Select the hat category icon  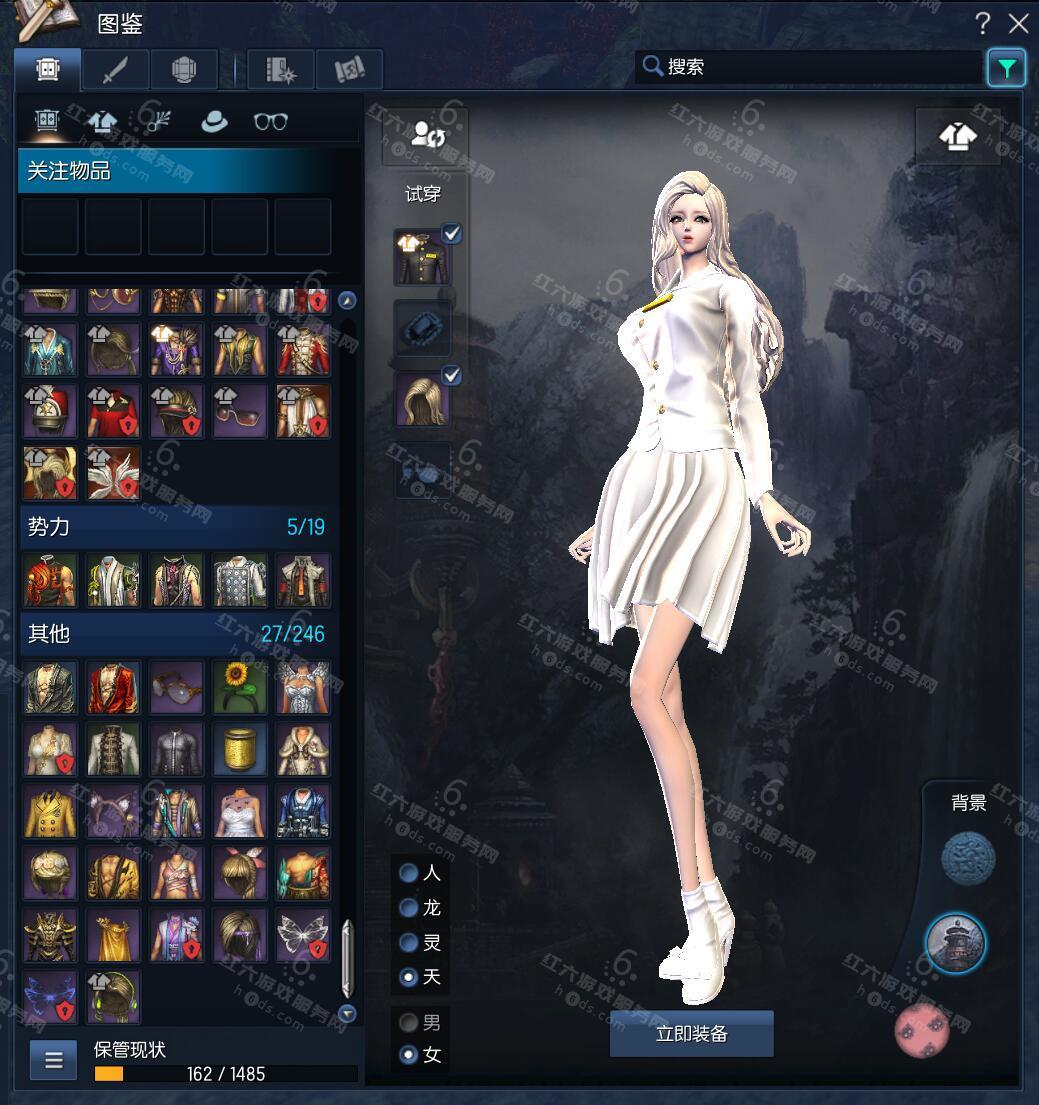tap(213, 121)
